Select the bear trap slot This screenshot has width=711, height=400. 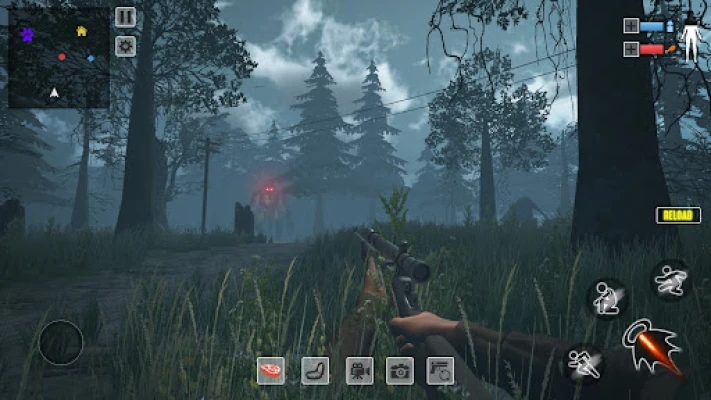(x=315, y=371)
